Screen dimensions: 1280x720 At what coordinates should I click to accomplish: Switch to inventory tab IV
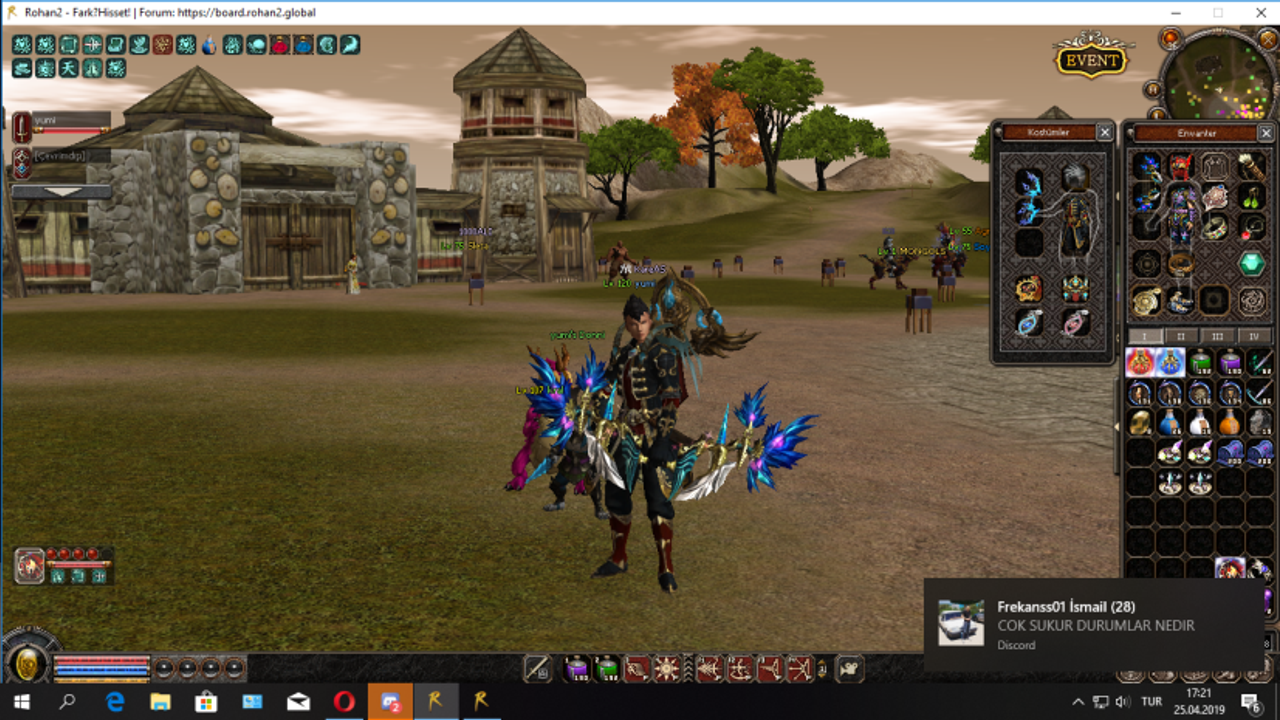pyautogui.click(x=1253, y=337)
